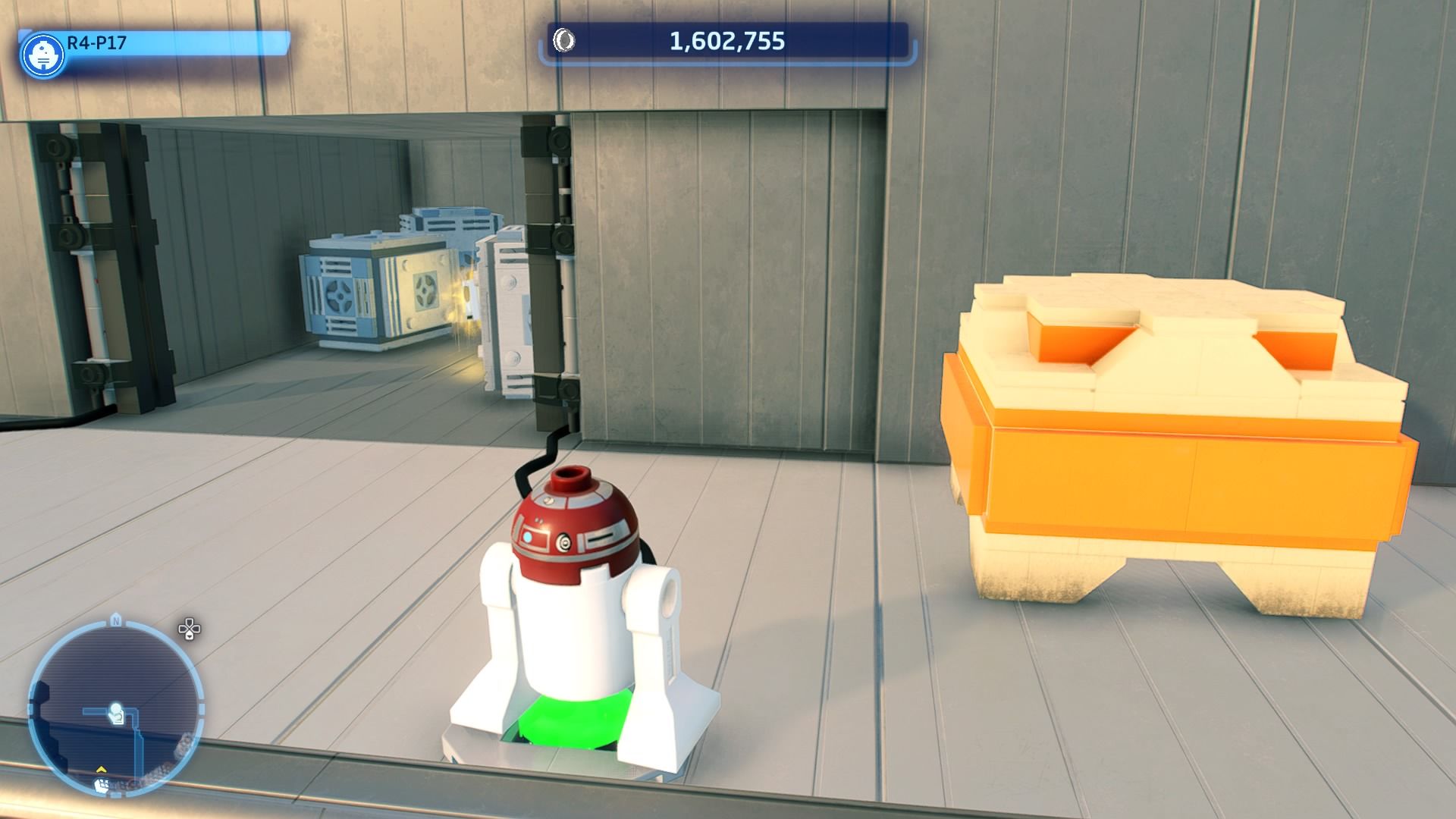Click the down arrow on the d-pad icon

tap(190, 635)
